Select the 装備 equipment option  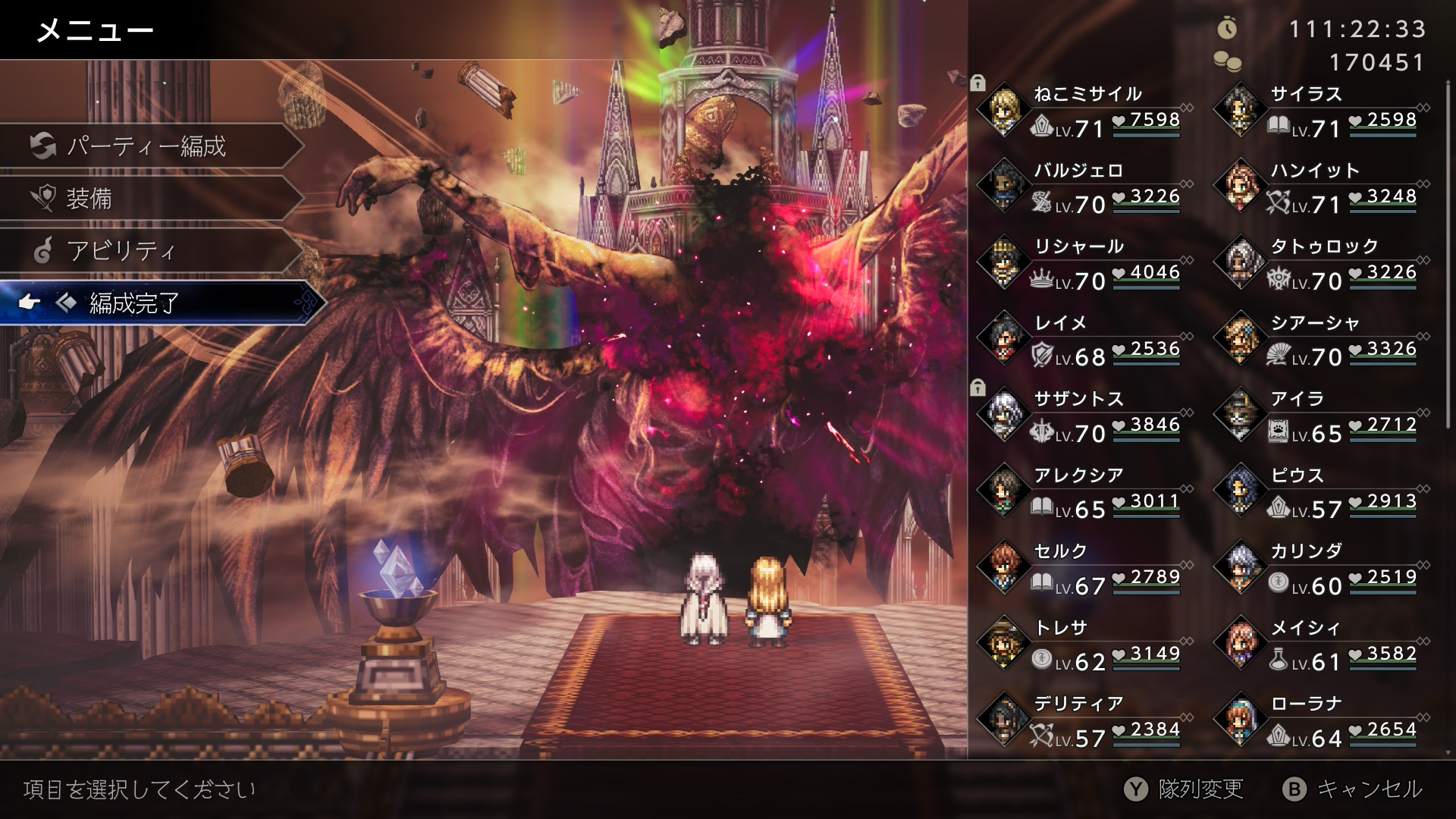click(x=148, y=199)
